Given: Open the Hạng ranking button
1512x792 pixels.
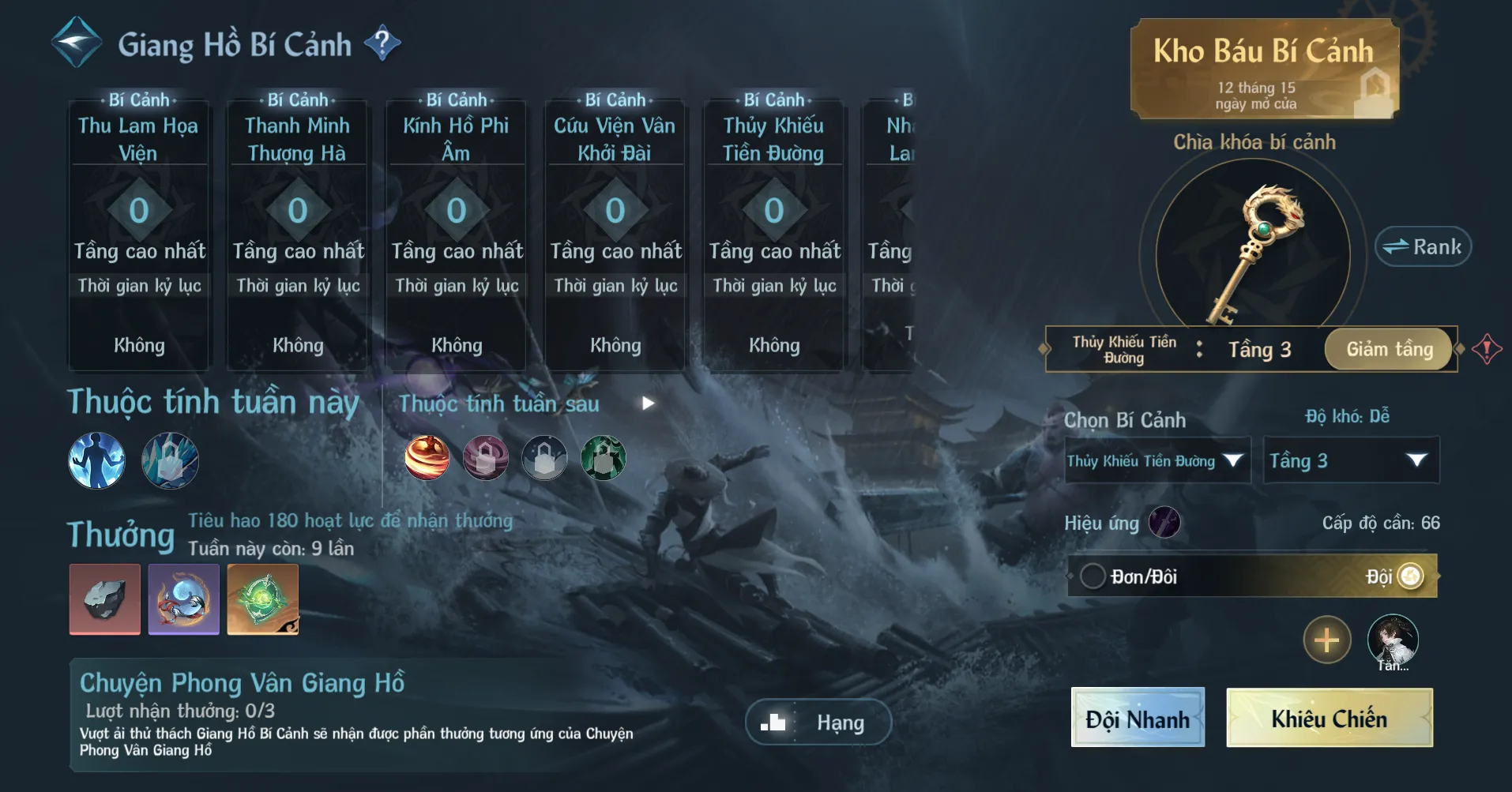Looking at the screenshot, I should (x=818, y=722).
